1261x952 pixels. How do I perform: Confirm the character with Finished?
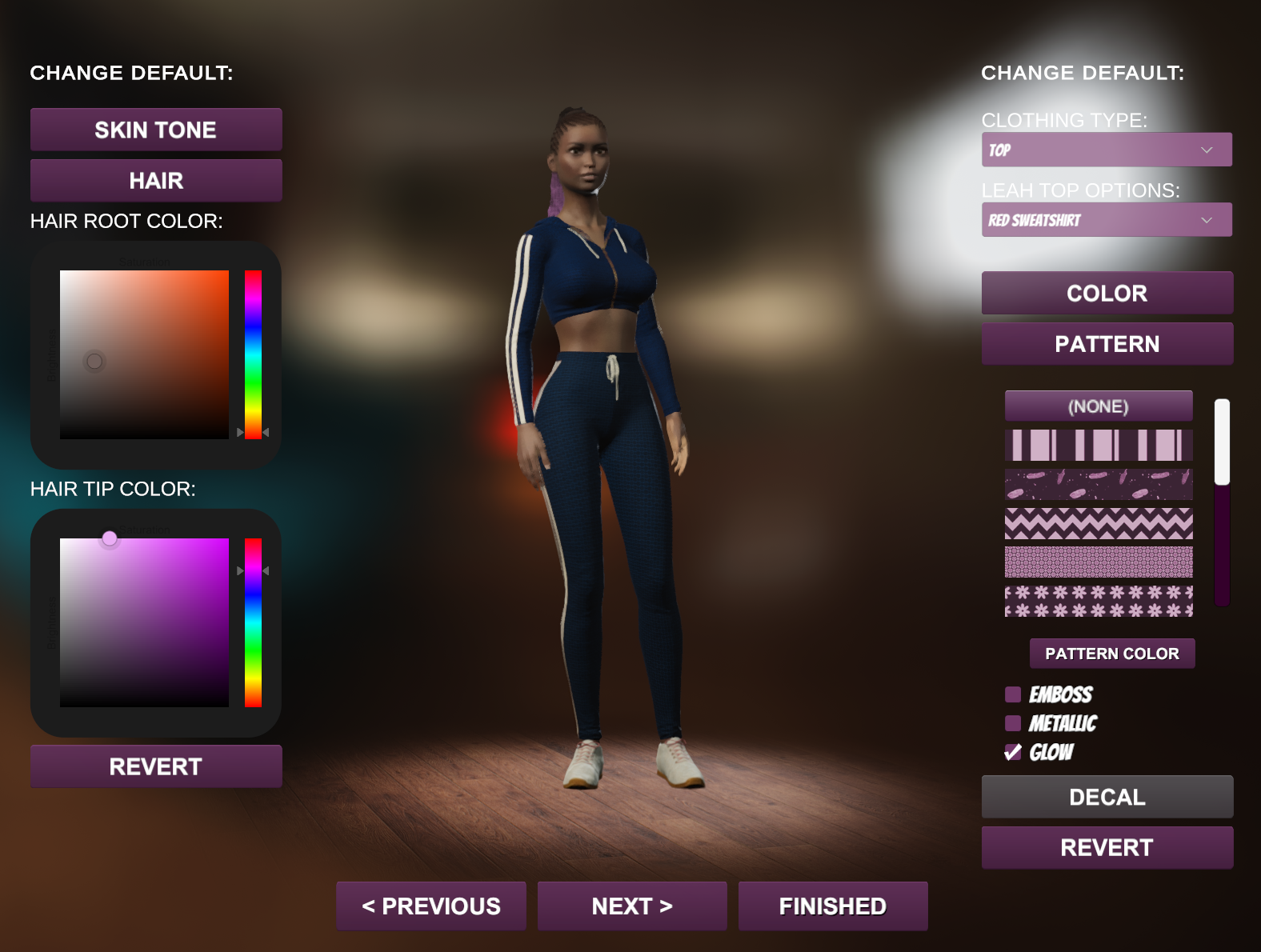coord(833,906)
